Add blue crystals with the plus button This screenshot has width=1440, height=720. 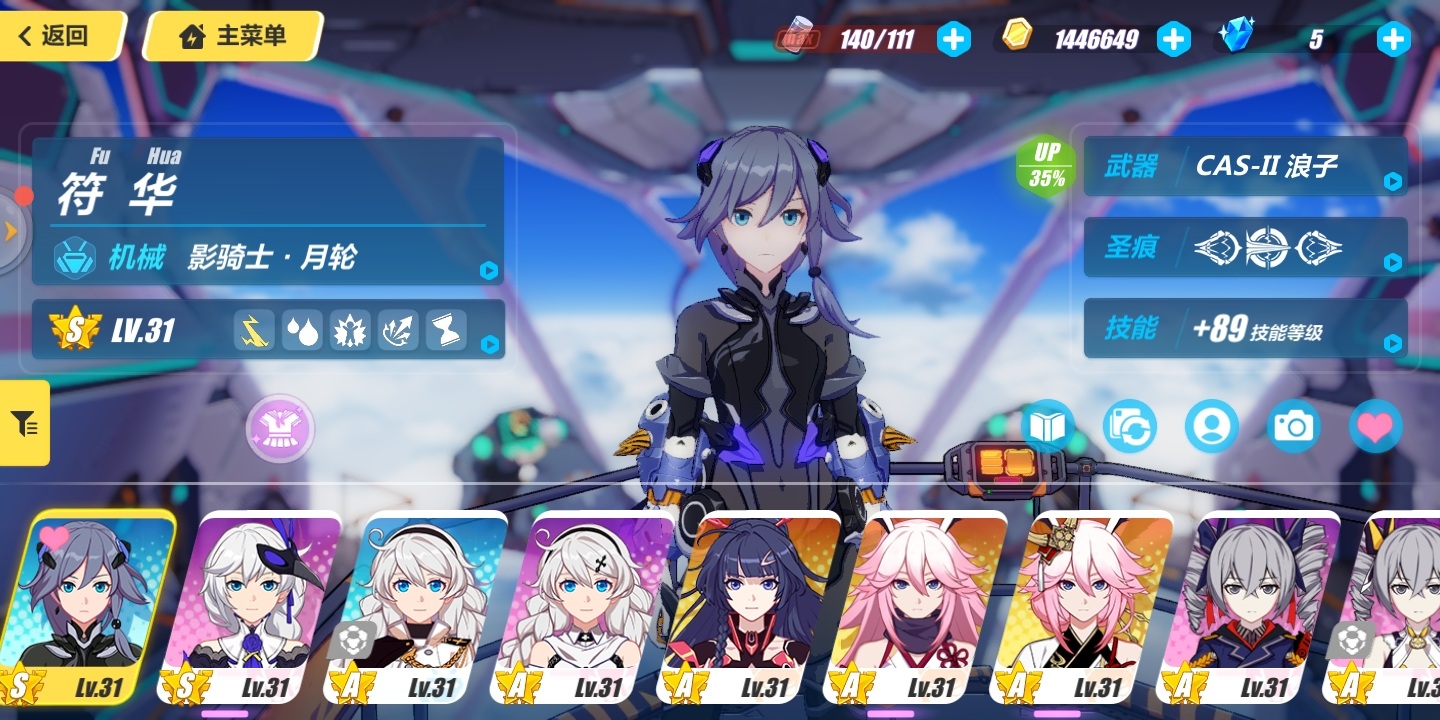pyautogui.click(x=1393, y=39)
